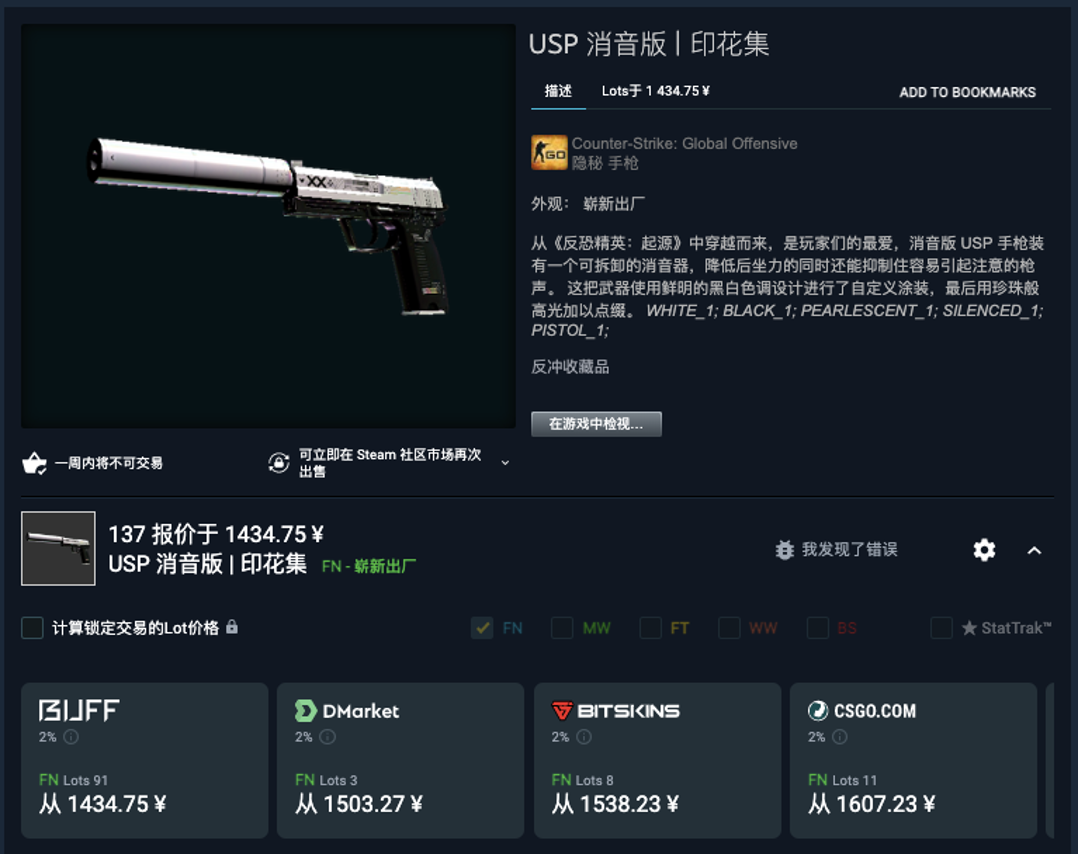Toggle the 计算锁定交易的Lot价格 checkbox
The width and height of the screenshot is (1079, 857).
(33, 628)
